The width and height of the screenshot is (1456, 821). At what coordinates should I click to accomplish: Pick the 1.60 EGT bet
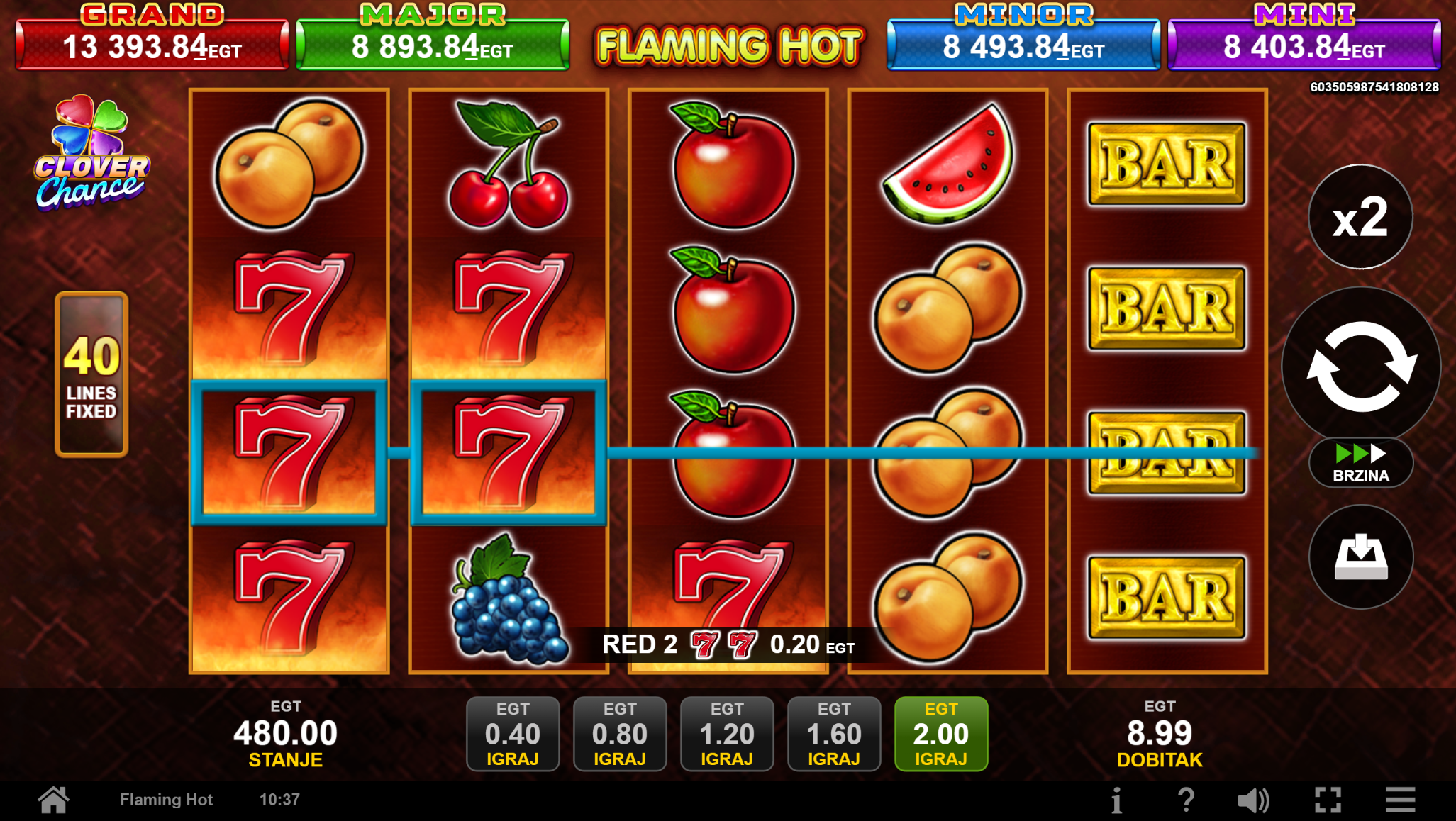(833, 734)
